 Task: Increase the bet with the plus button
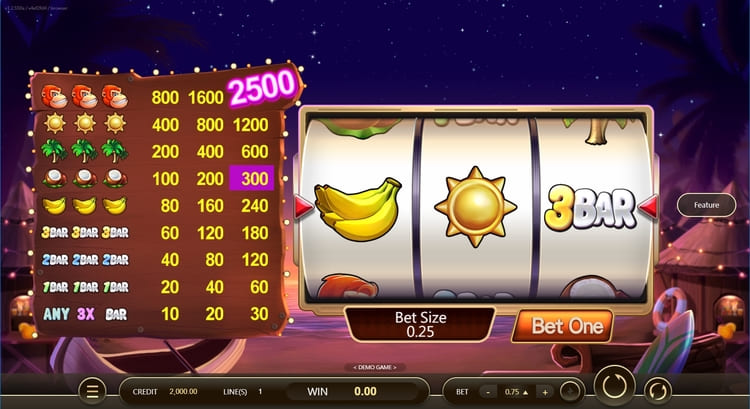pos(543,391)
